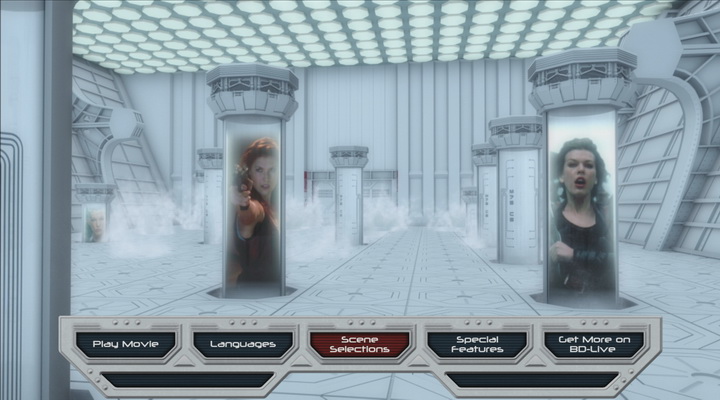Open the Languages menu

click(243, 344)
